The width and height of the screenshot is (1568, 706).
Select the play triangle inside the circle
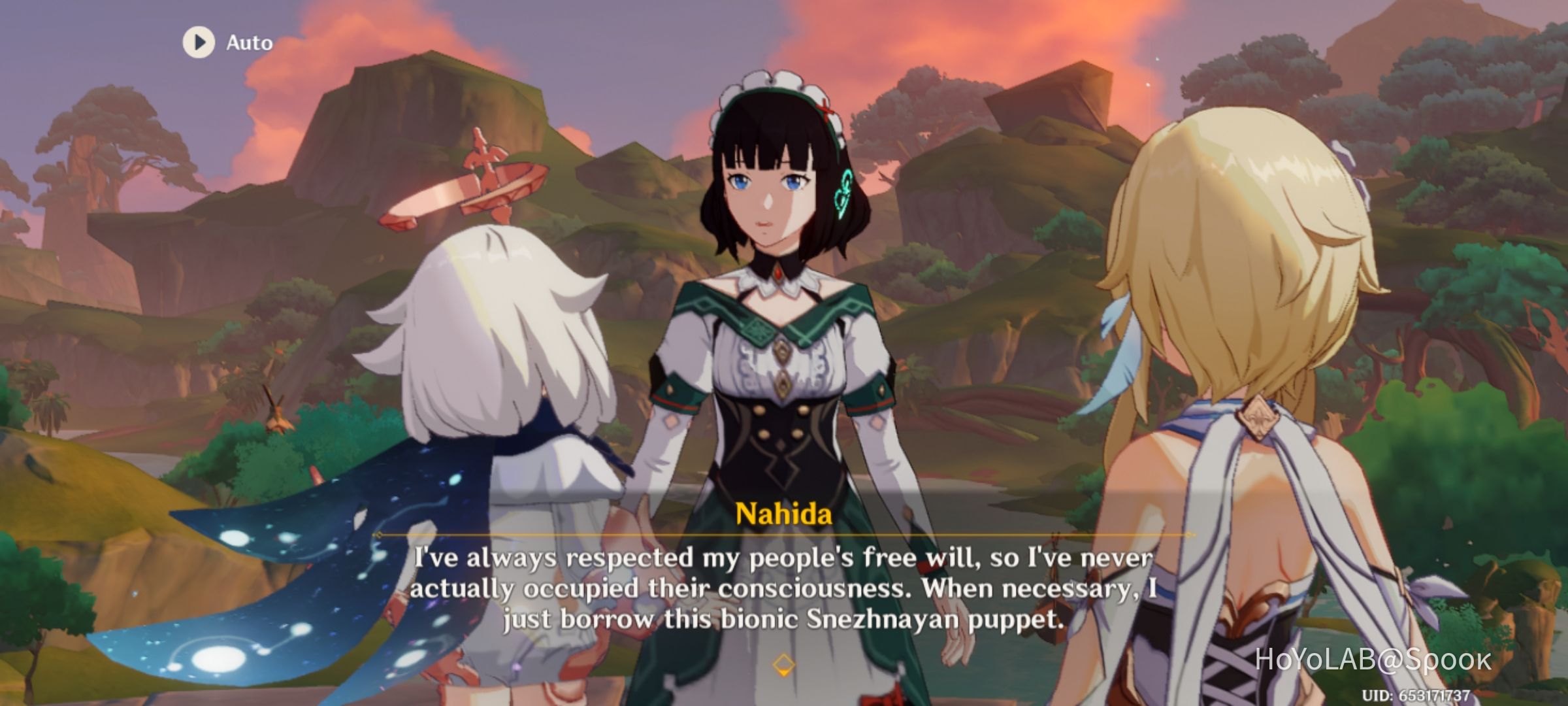(199, 43)
